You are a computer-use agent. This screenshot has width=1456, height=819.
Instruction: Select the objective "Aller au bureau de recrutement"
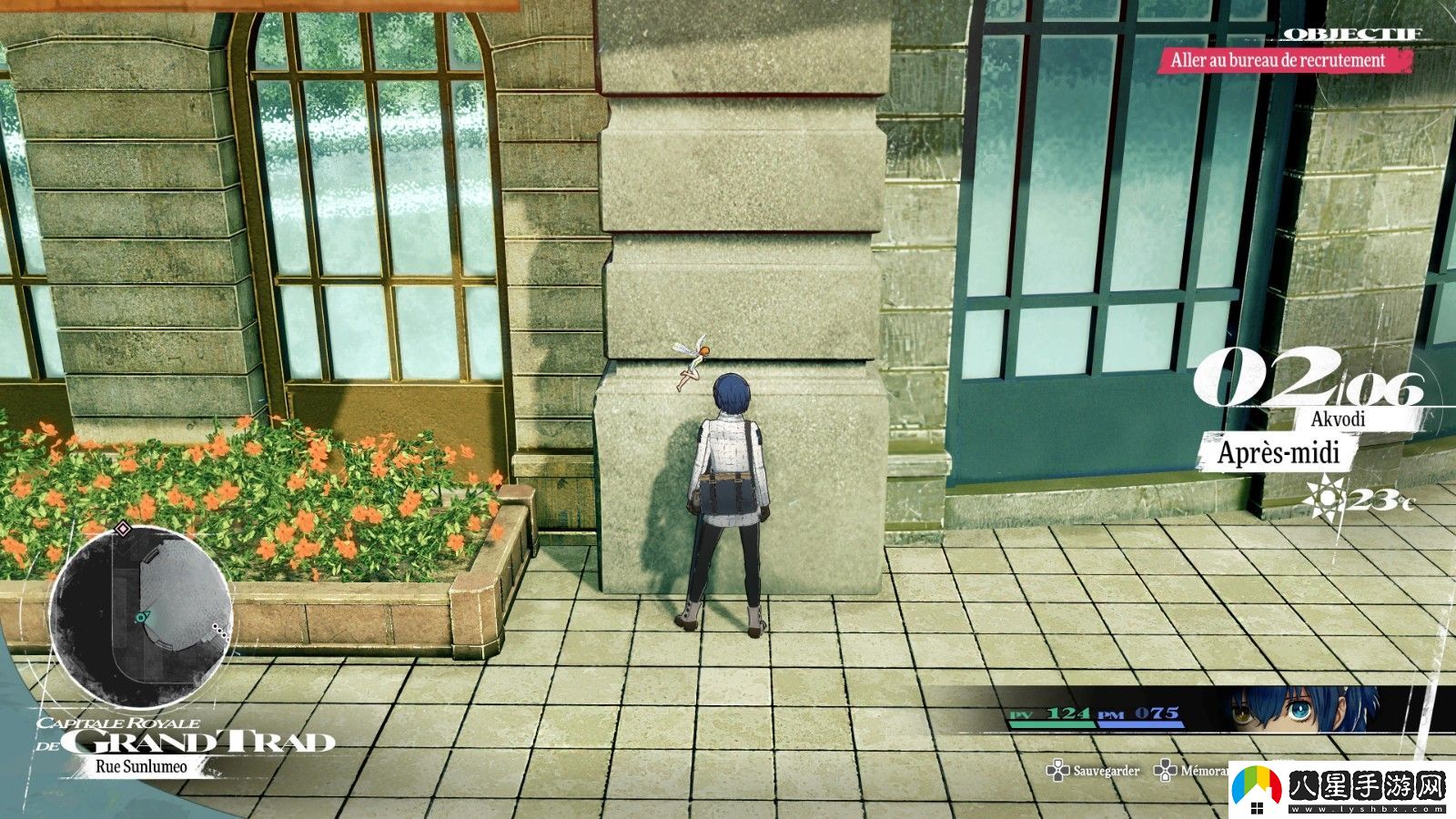[x=1278, y=61]
